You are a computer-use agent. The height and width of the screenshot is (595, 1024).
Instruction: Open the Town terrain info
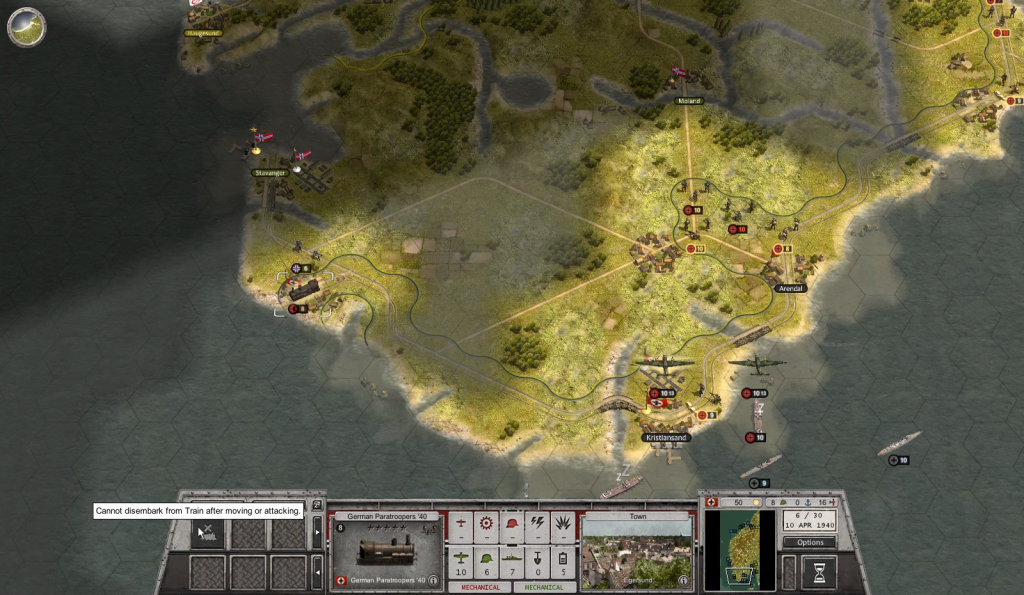[684, 579]
